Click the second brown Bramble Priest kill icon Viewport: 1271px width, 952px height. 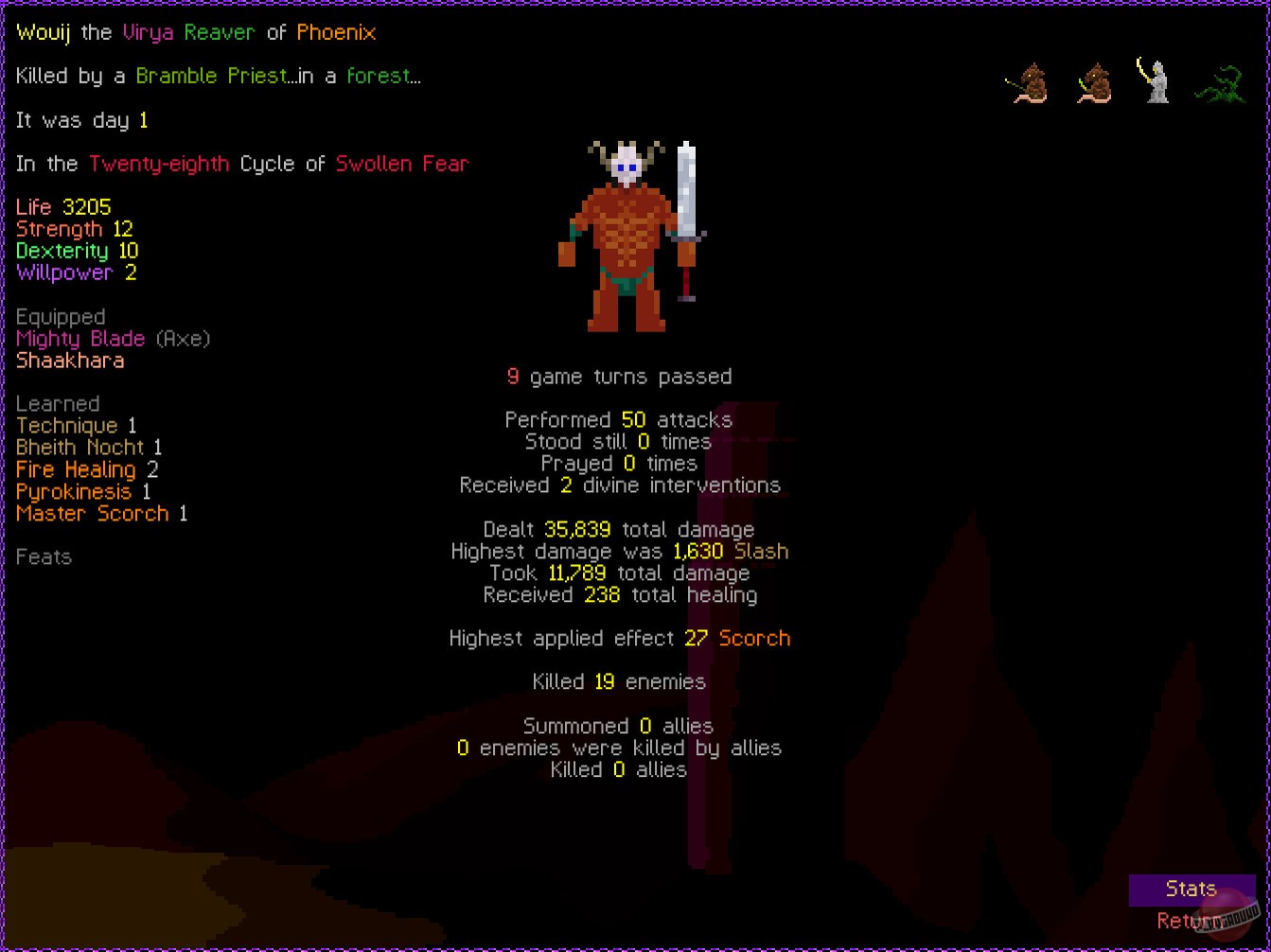(x=1094, y=83)
